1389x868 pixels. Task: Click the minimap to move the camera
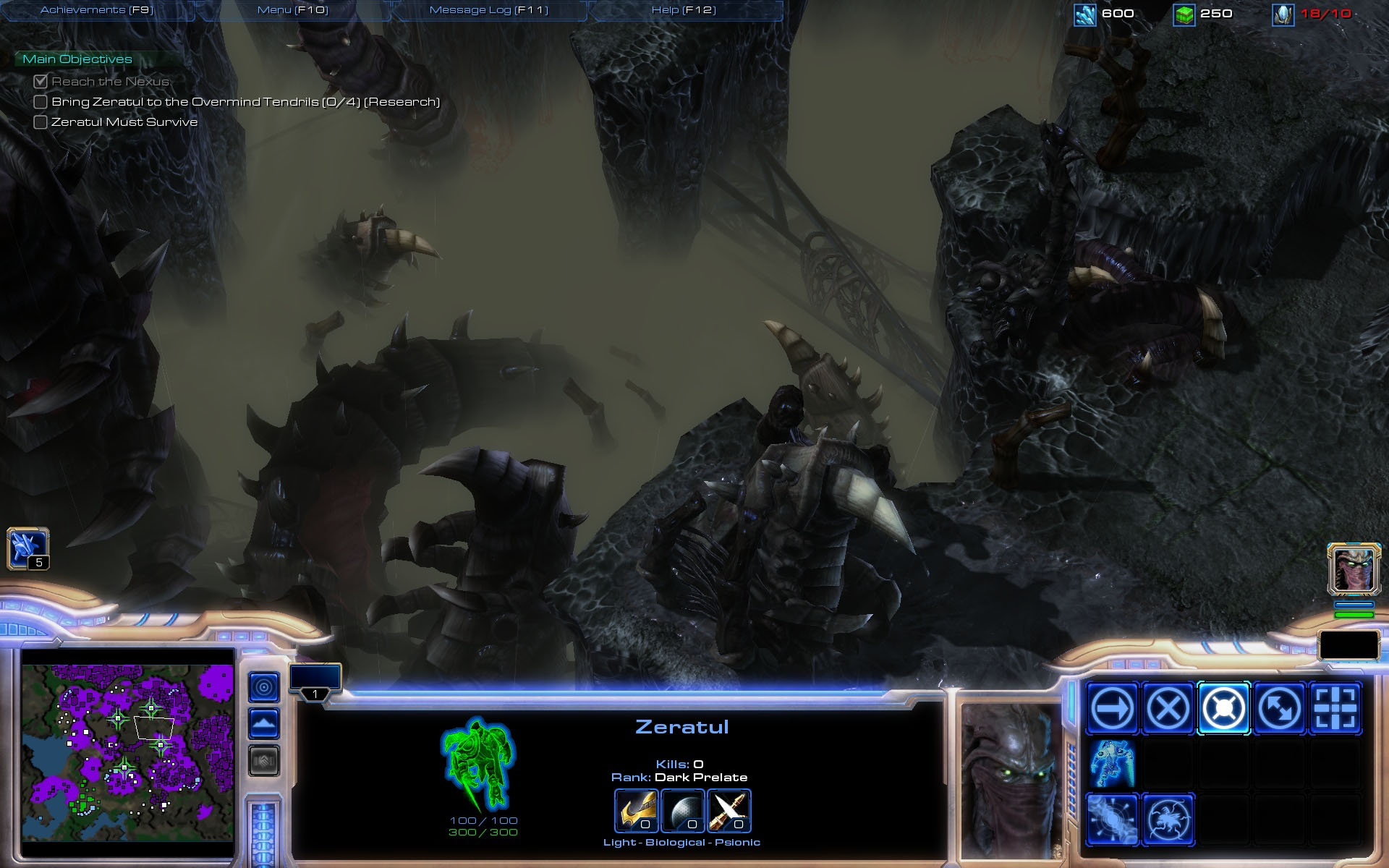tap(127, 752)
